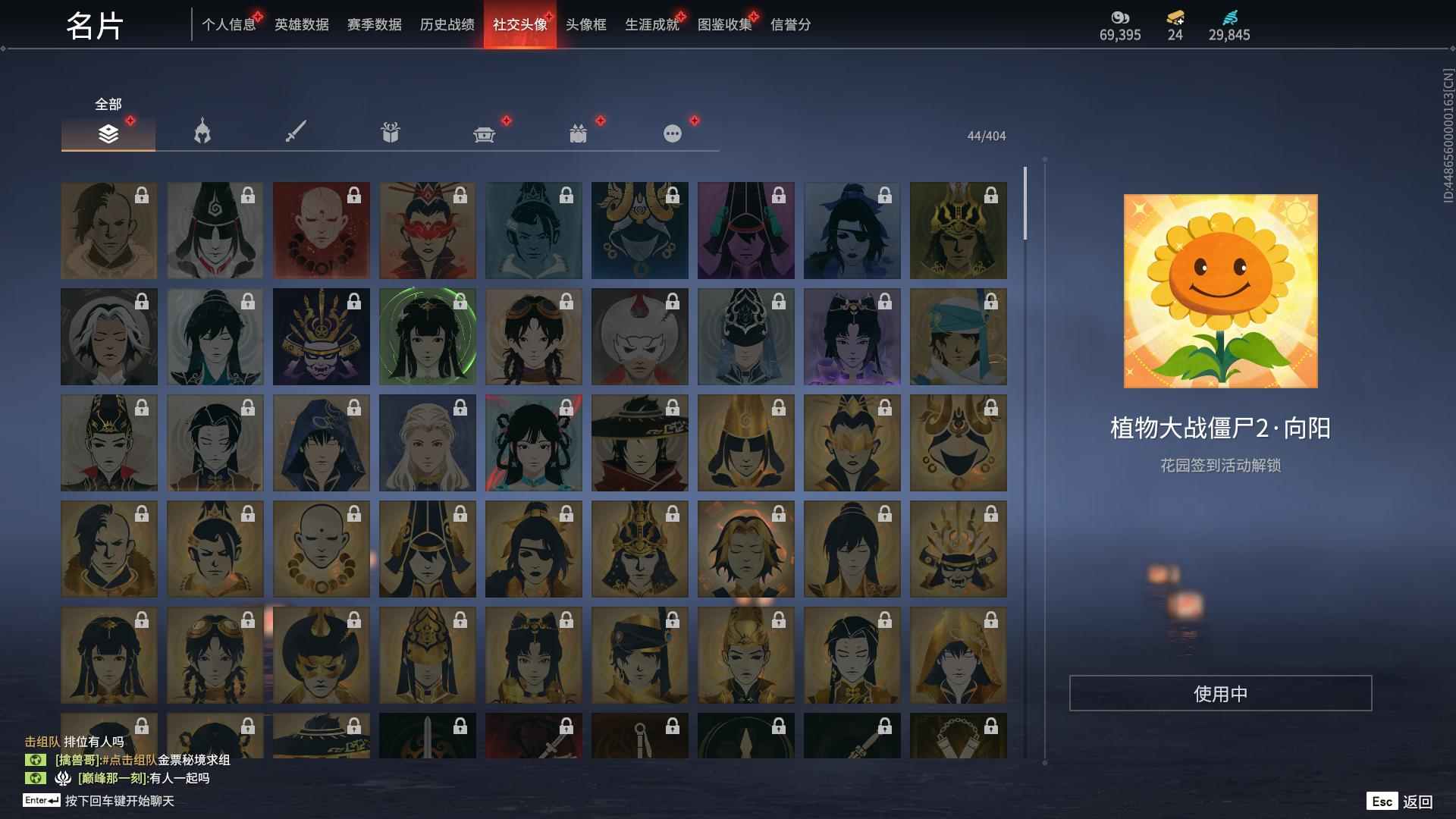
Task: Select the helmet category filter icon
Action: click(x=202, y=133)
